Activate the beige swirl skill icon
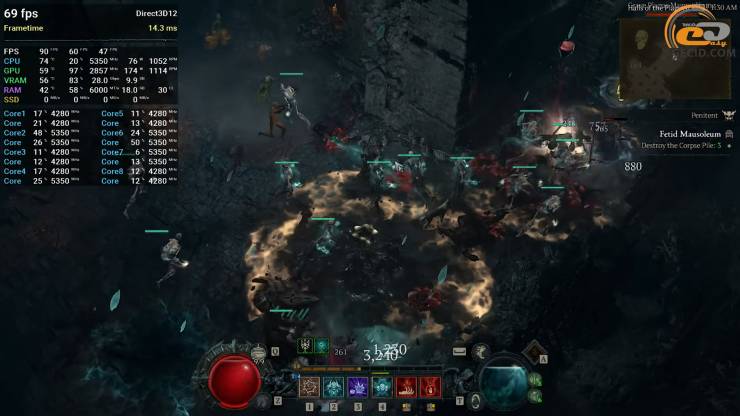This screenshot has height=416, width=740. click(308, 385)
